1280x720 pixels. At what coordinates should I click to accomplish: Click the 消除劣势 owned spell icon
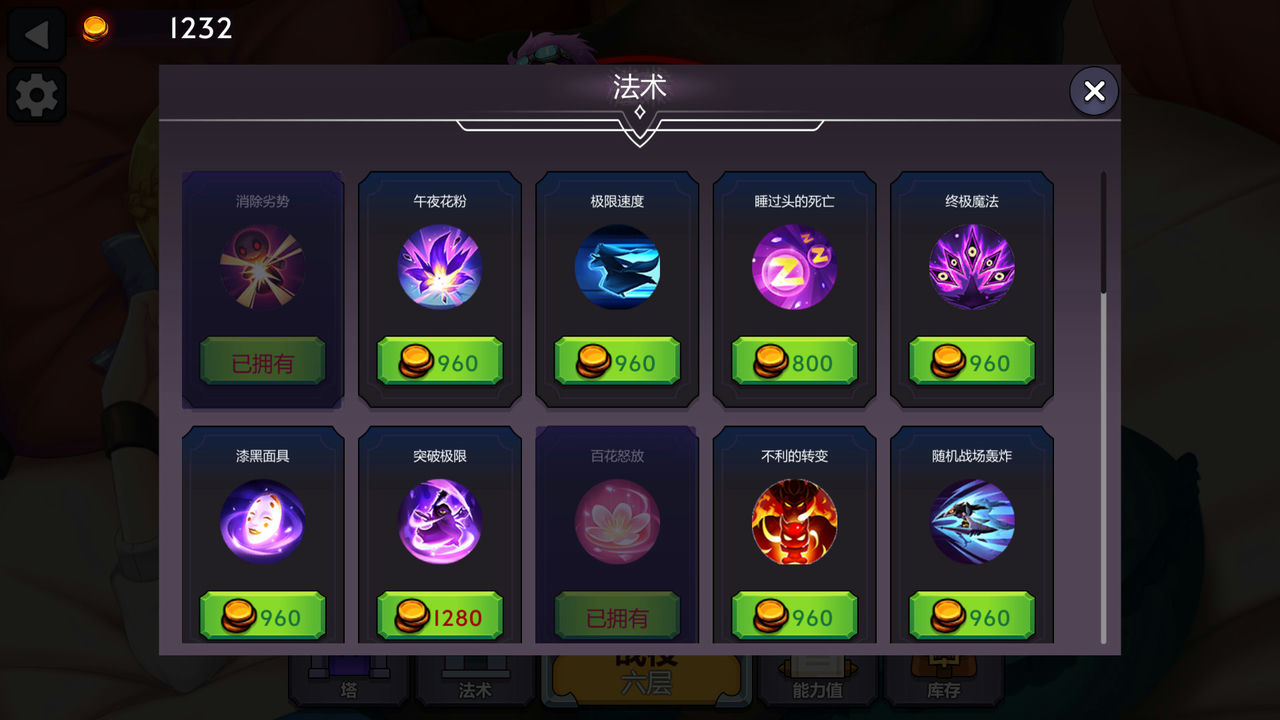click(262, 266)
